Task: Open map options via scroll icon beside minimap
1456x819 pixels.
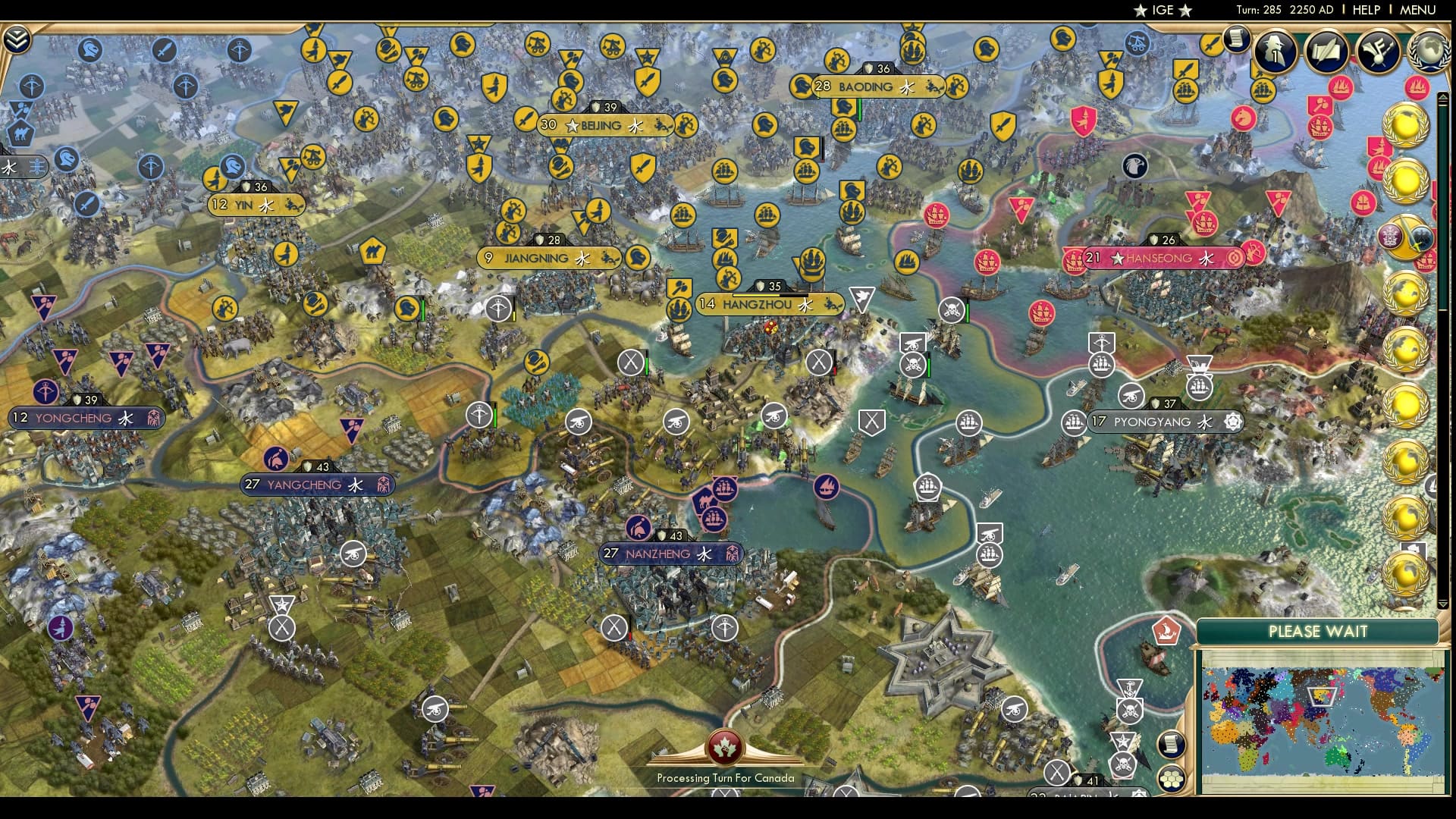Action: [1170, 745]
